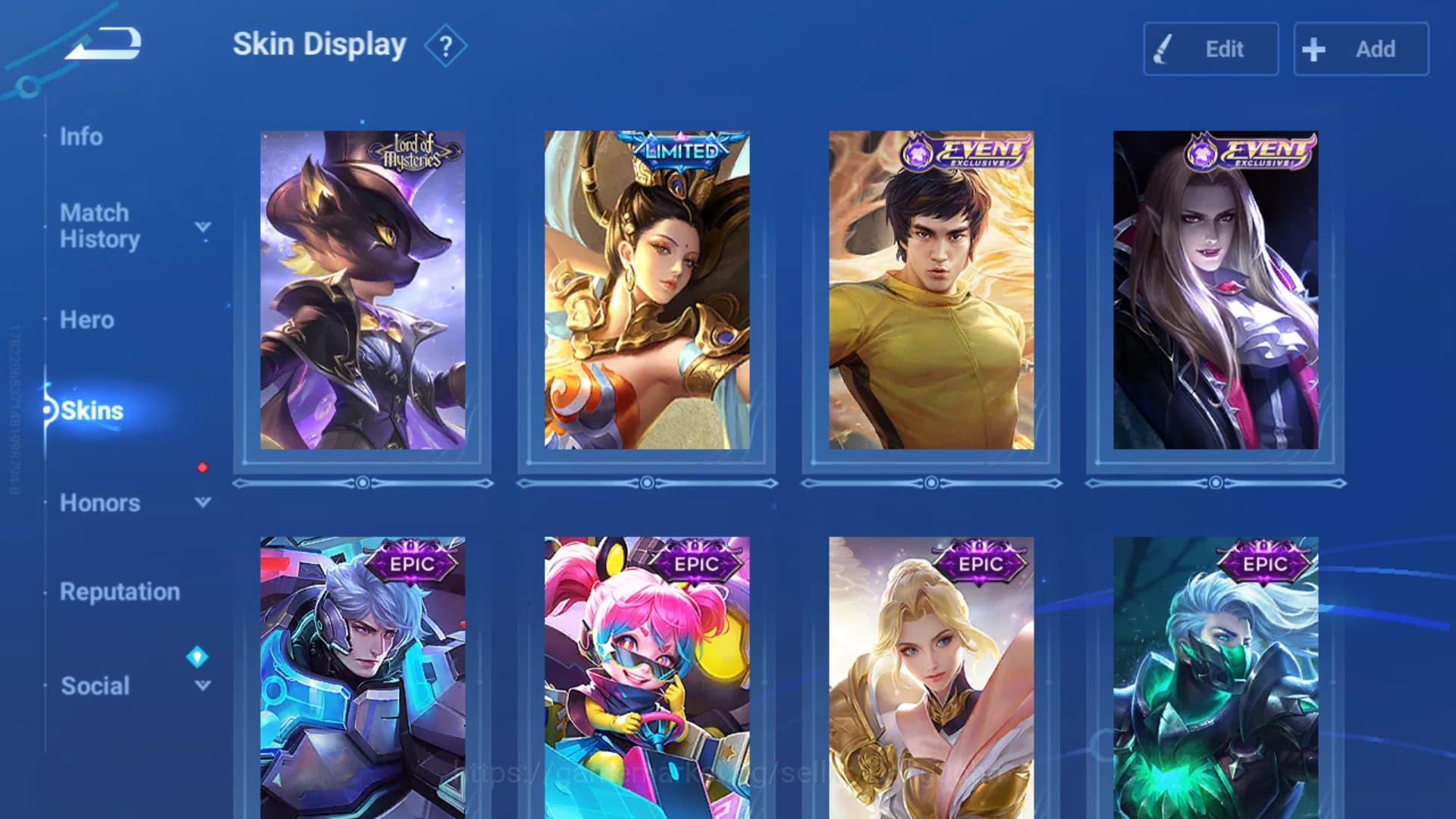Open the Hero section in the sidebar
The width and height of the screenshot is (1456, 819).
click(x=86, y=320)
